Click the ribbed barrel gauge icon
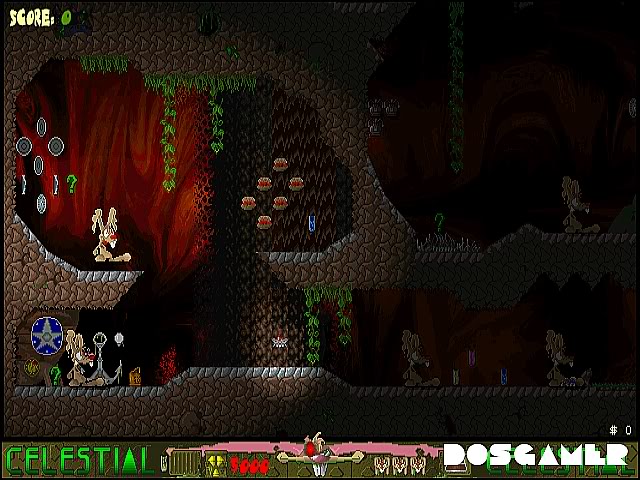 pyautogui.click(x=186, y=462)
